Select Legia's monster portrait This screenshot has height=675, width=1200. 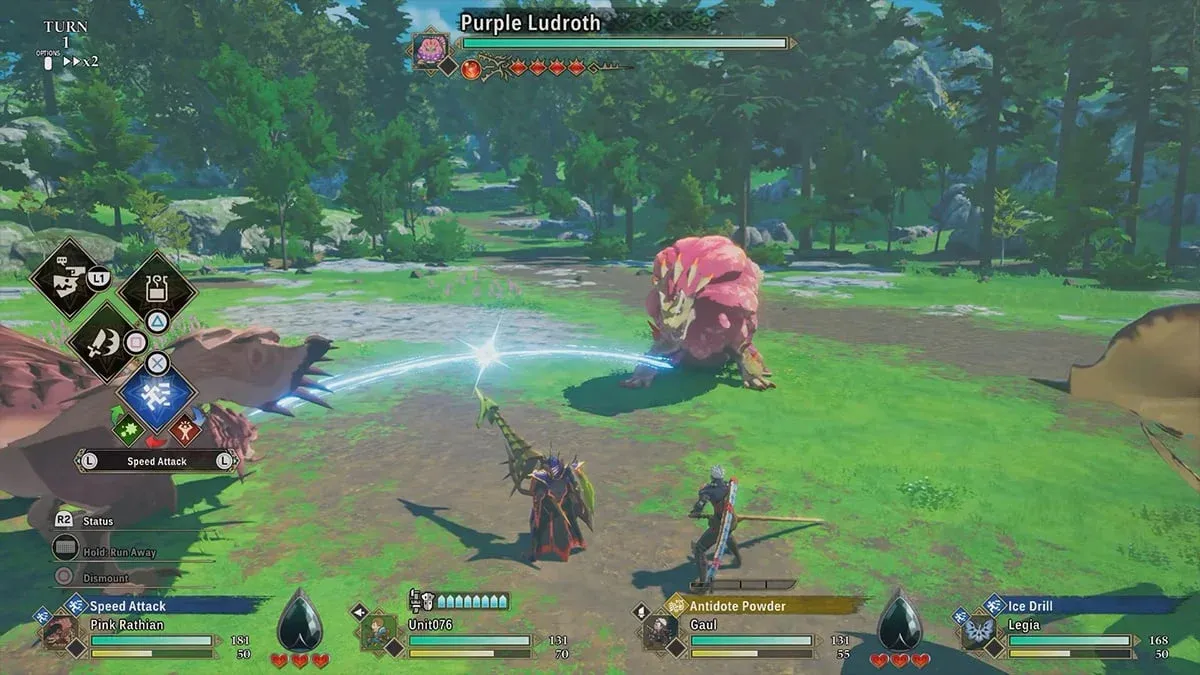coord(977,632)
